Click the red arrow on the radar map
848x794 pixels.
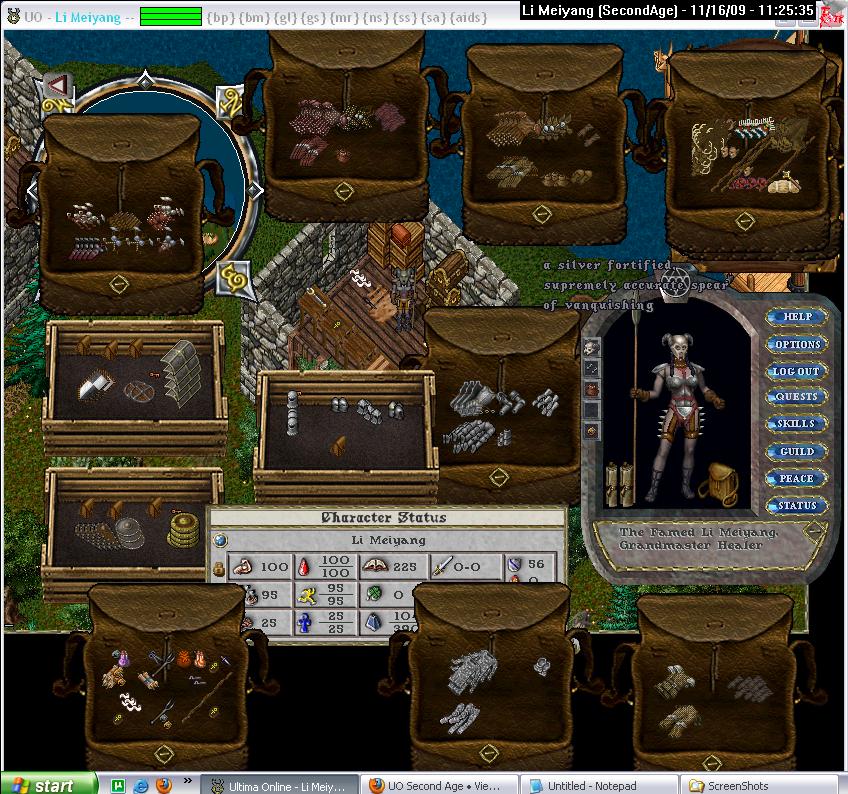pos(56,84)
